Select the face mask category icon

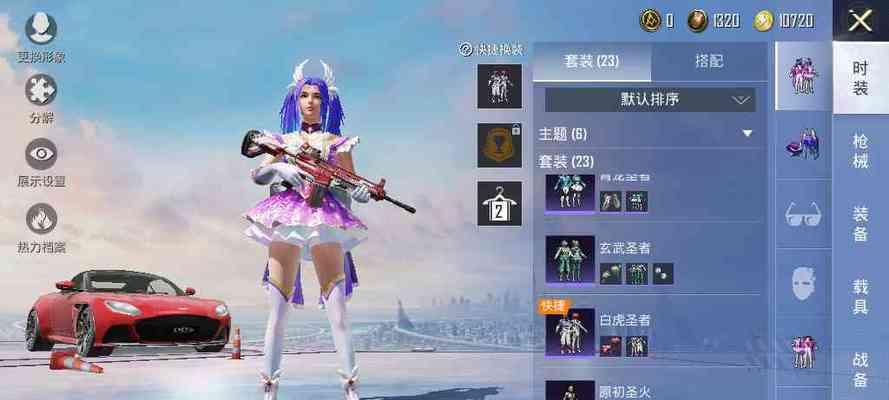coord(803,285)
